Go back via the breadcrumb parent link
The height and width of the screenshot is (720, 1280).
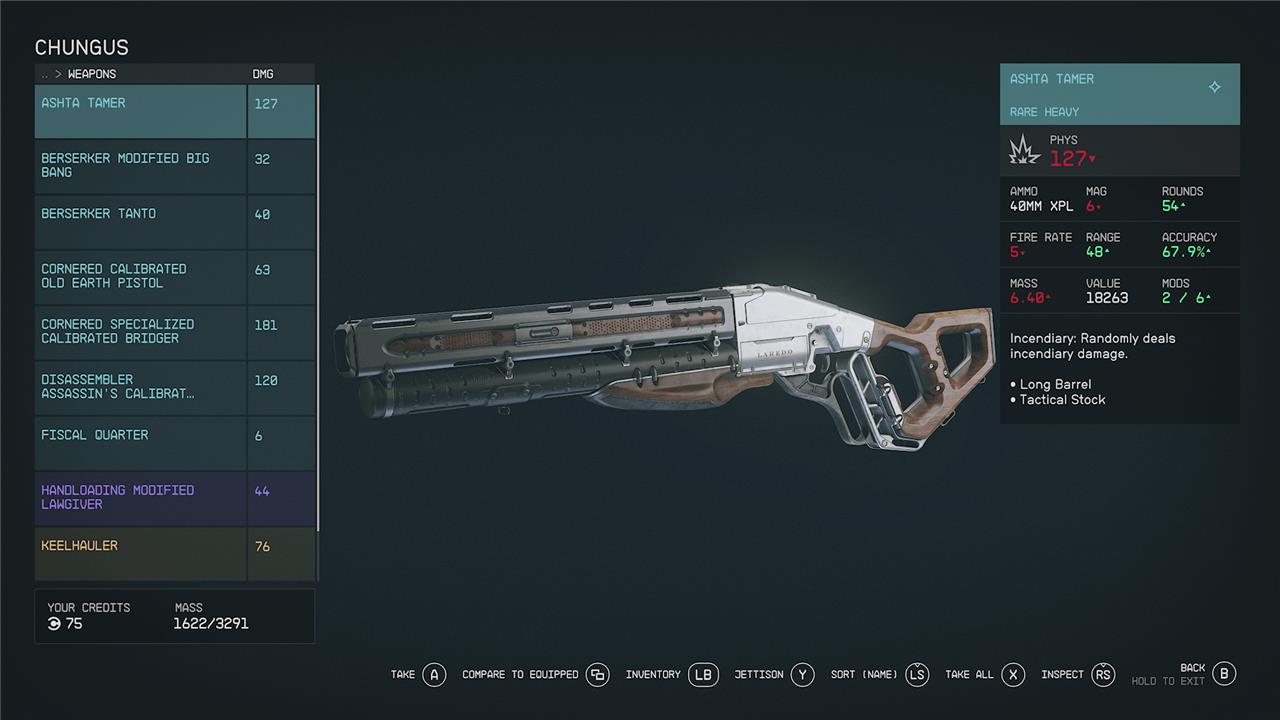click(x=44, y=74)
